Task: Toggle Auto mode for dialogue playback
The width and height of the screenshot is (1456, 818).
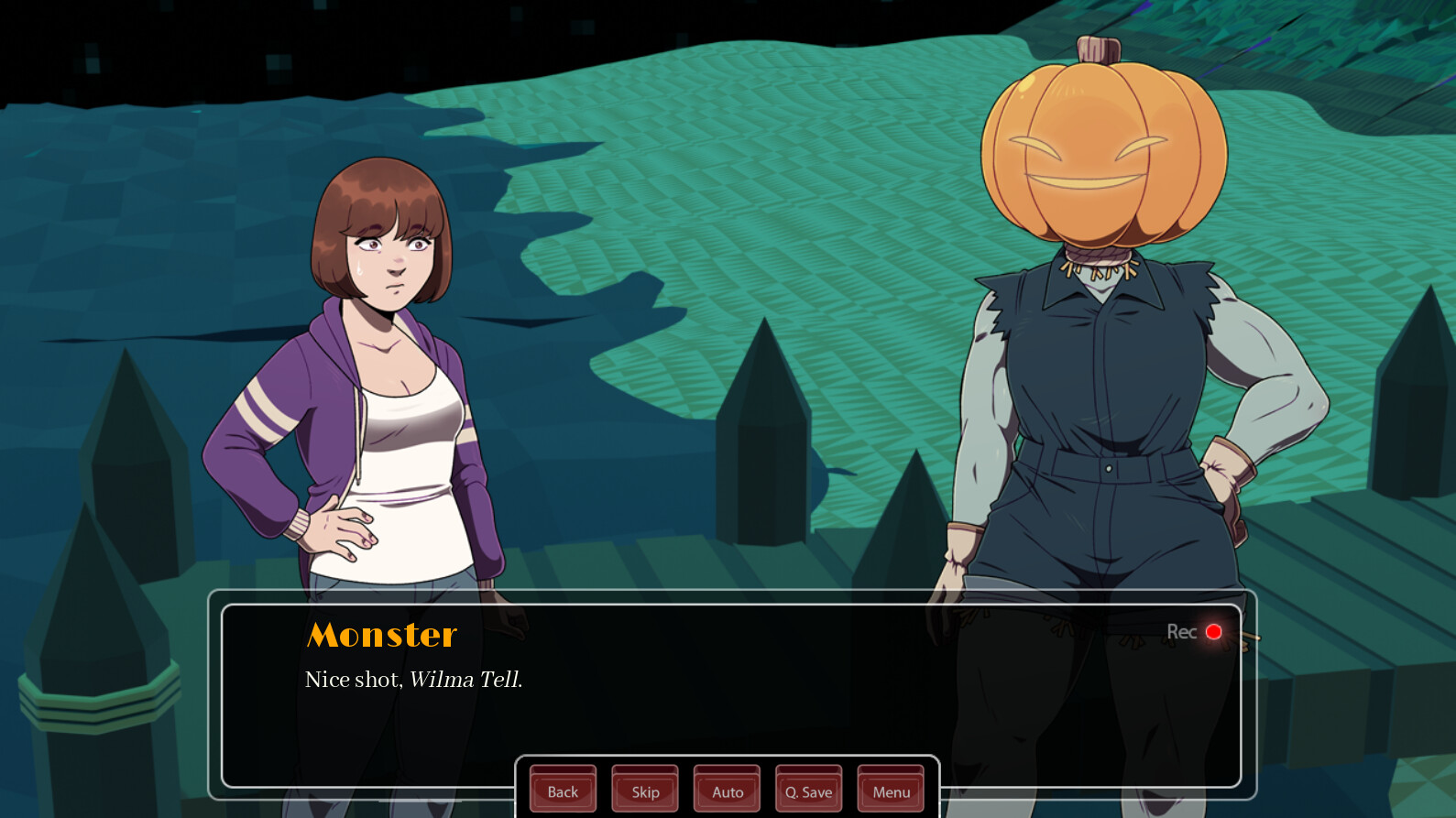Action: pyautogui.click(x=727, y=790)
